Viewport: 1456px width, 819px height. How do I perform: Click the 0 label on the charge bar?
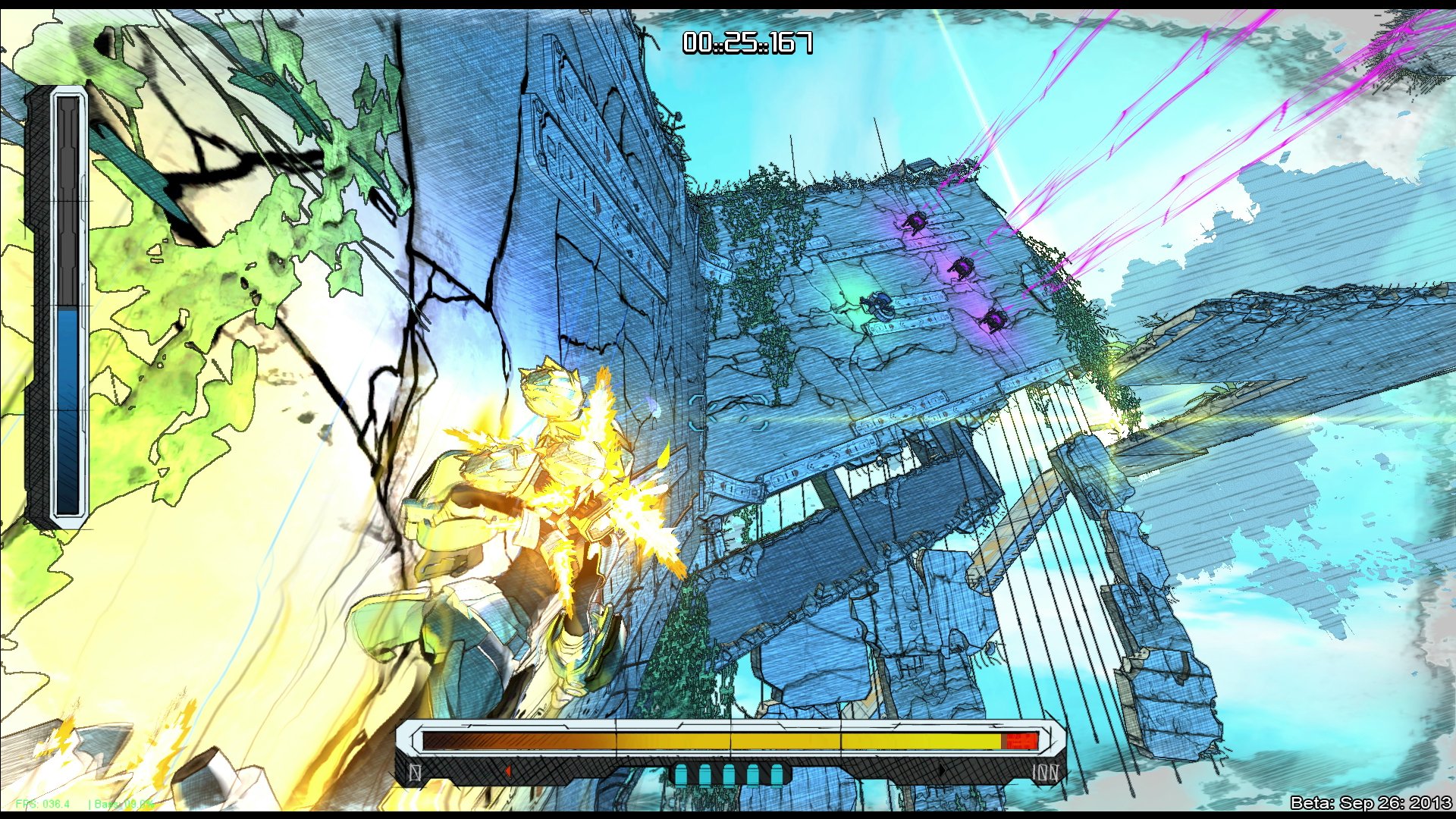(x=415, y=772)
